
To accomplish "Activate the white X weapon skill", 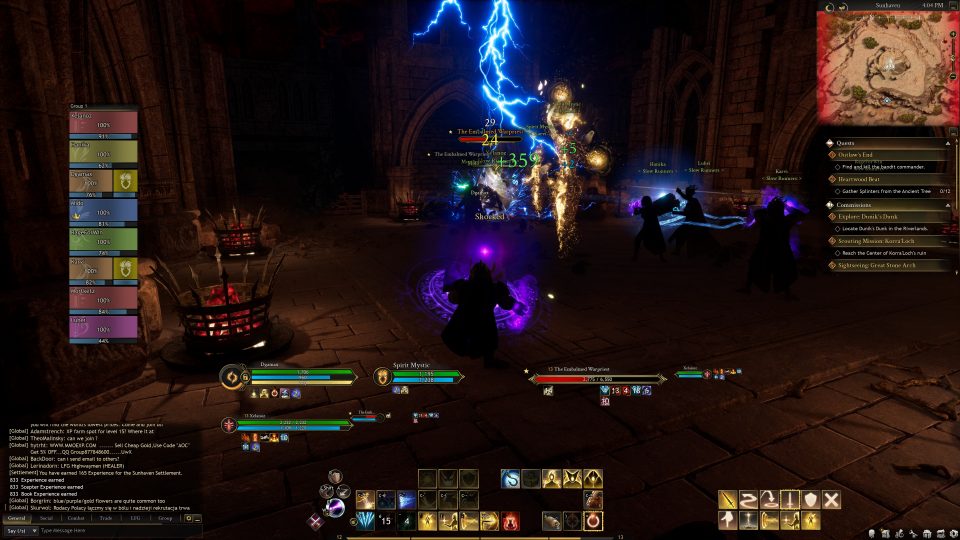I will (x=831, y=500).
